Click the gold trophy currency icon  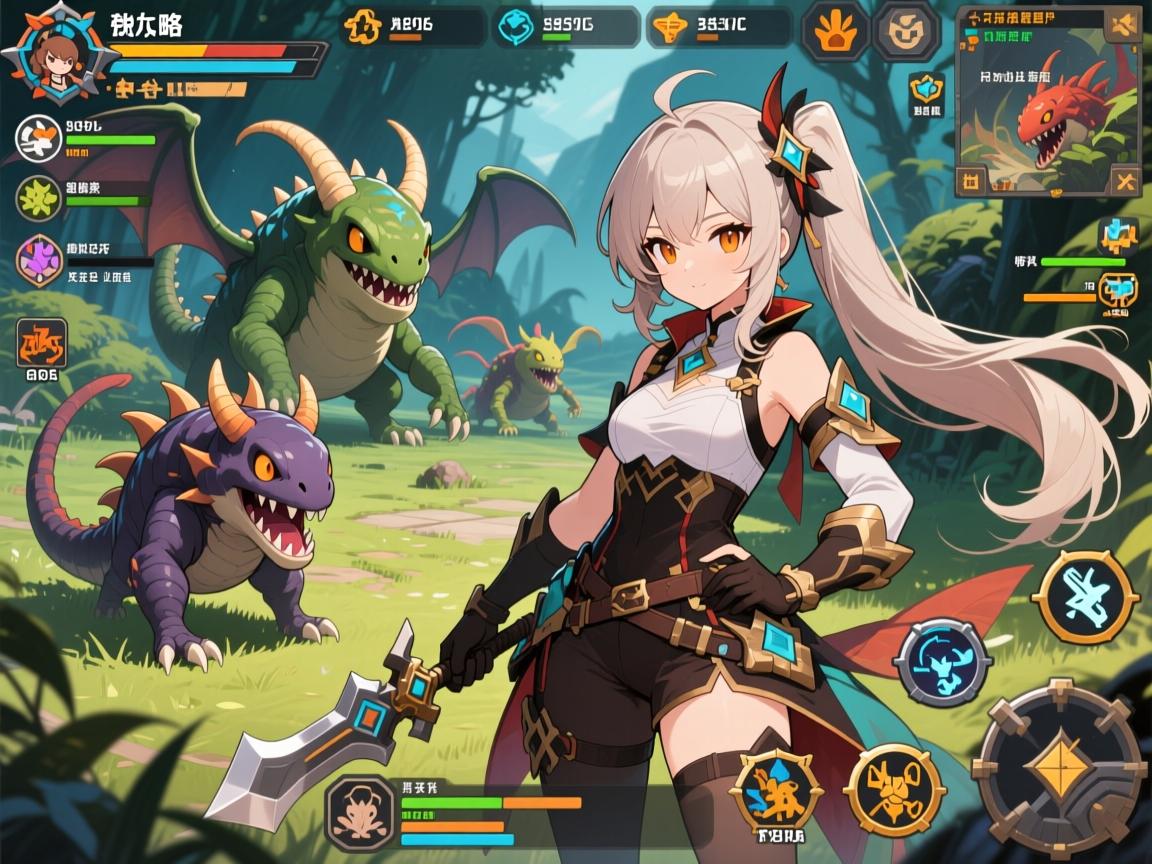pos(669,27)
